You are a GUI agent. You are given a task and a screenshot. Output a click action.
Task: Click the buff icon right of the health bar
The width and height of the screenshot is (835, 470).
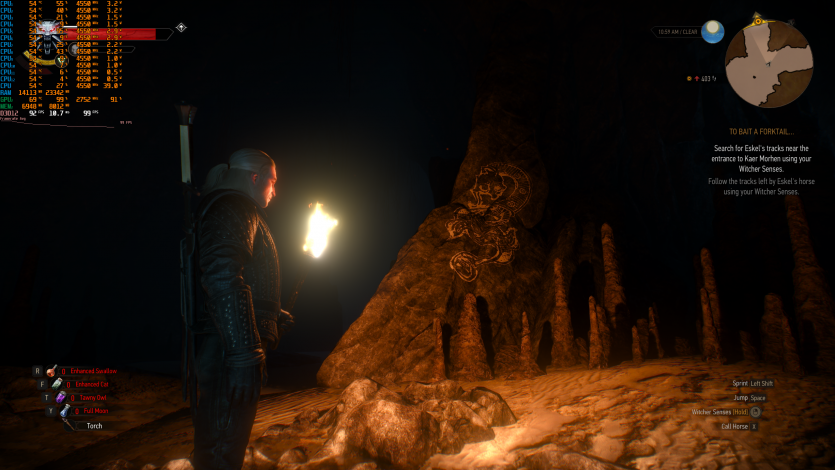click(x=180, y=28)
